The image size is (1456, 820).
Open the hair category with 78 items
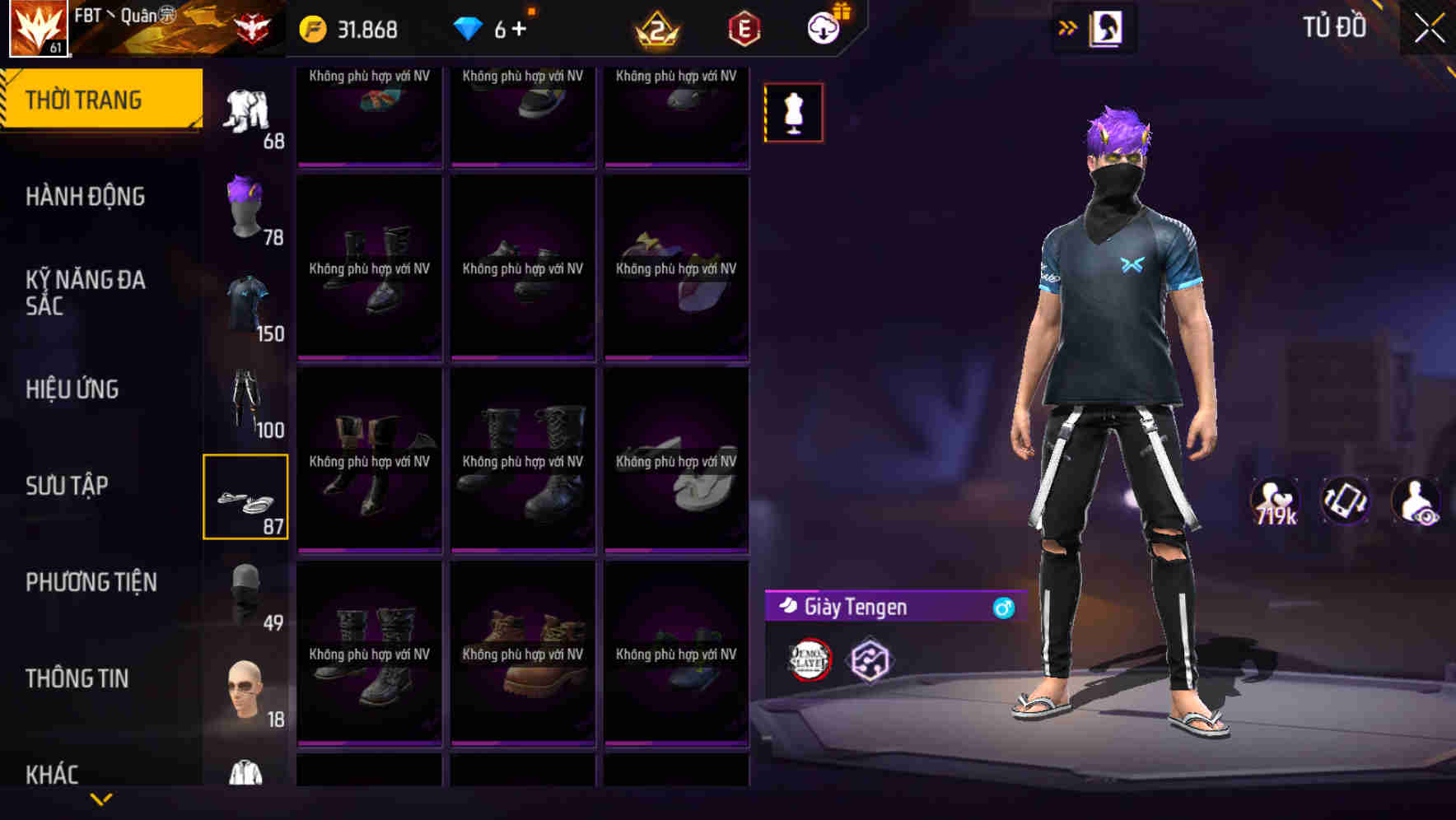[245, 206]
